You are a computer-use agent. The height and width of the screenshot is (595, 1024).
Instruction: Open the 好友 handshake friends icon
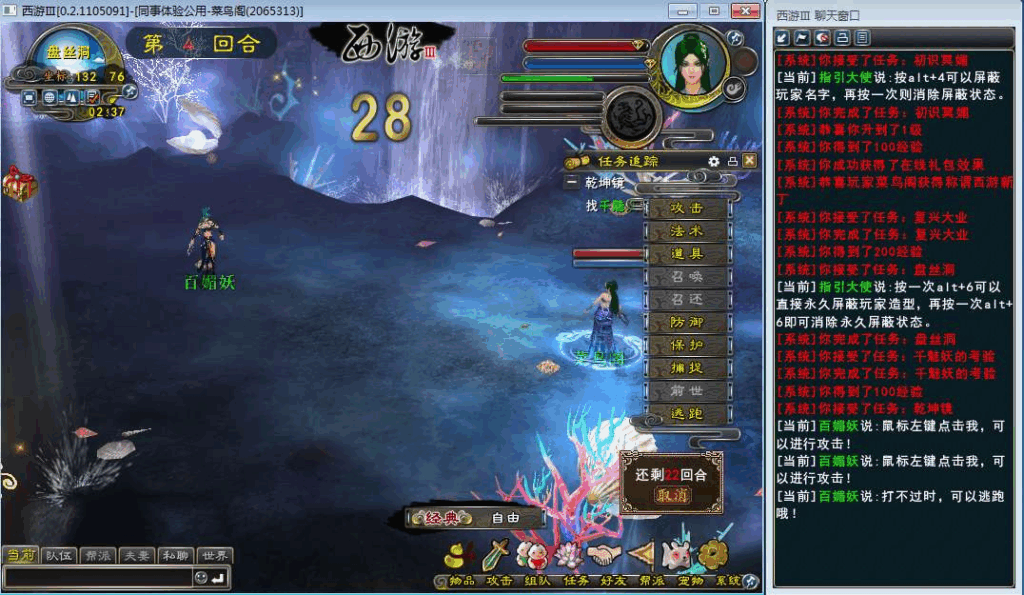(604, 555)
